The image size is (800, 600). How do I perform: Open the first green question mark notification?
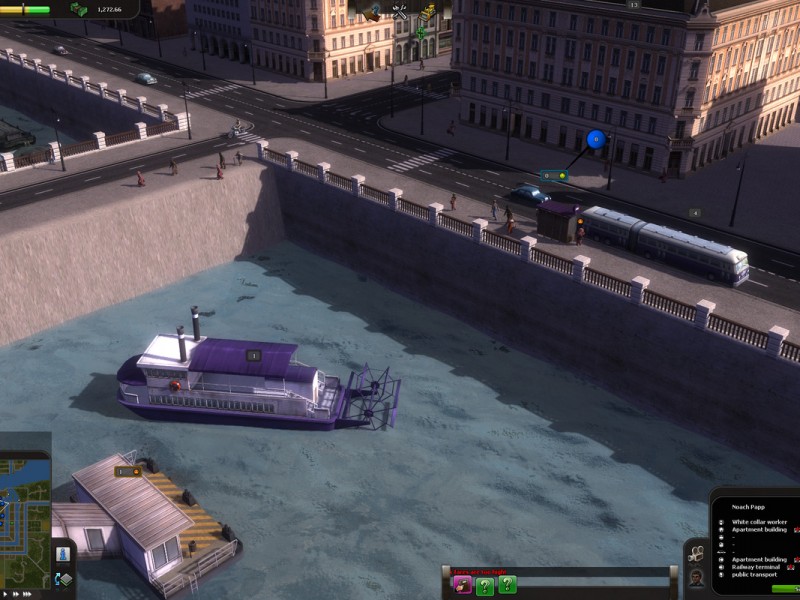point(485,585)
